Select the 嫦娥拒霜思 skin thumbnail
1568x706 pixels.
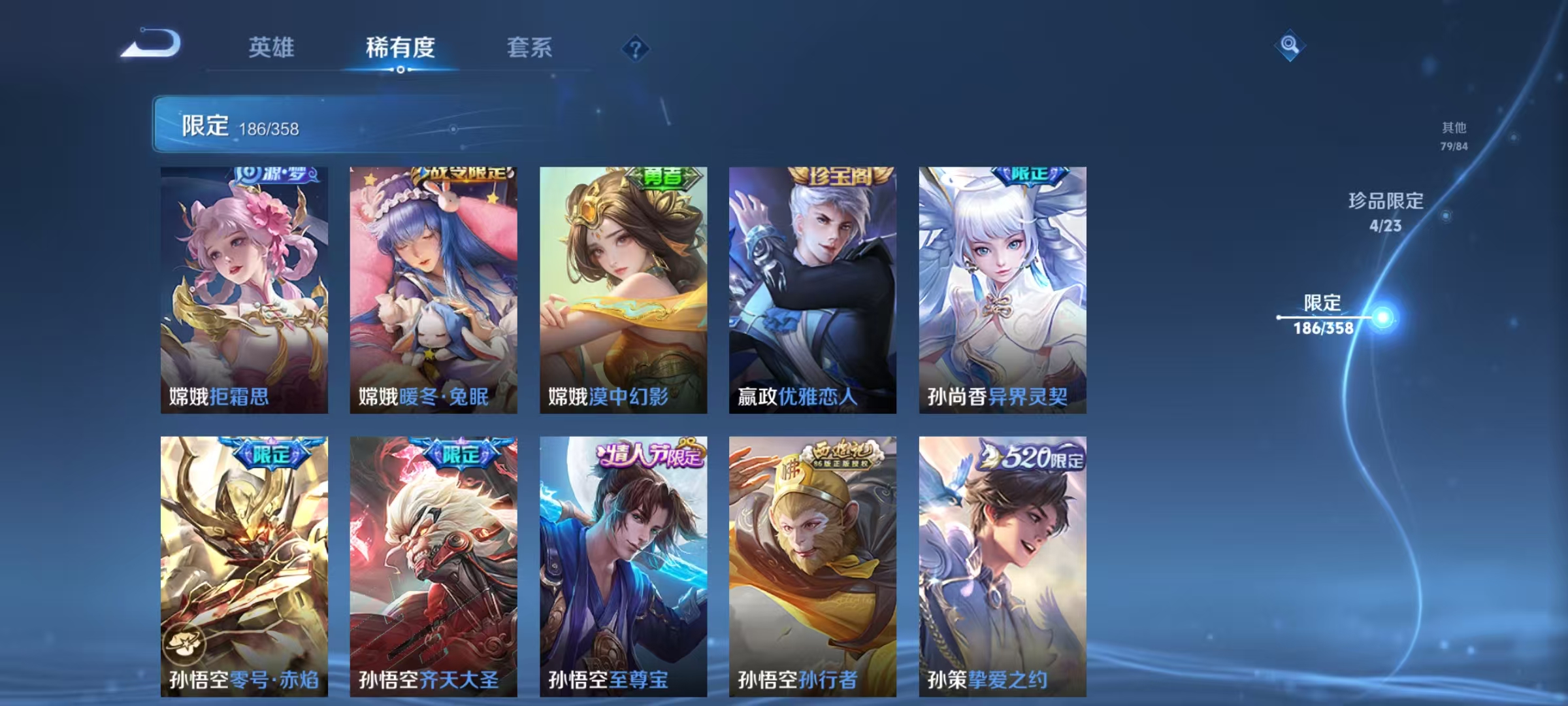245,288
